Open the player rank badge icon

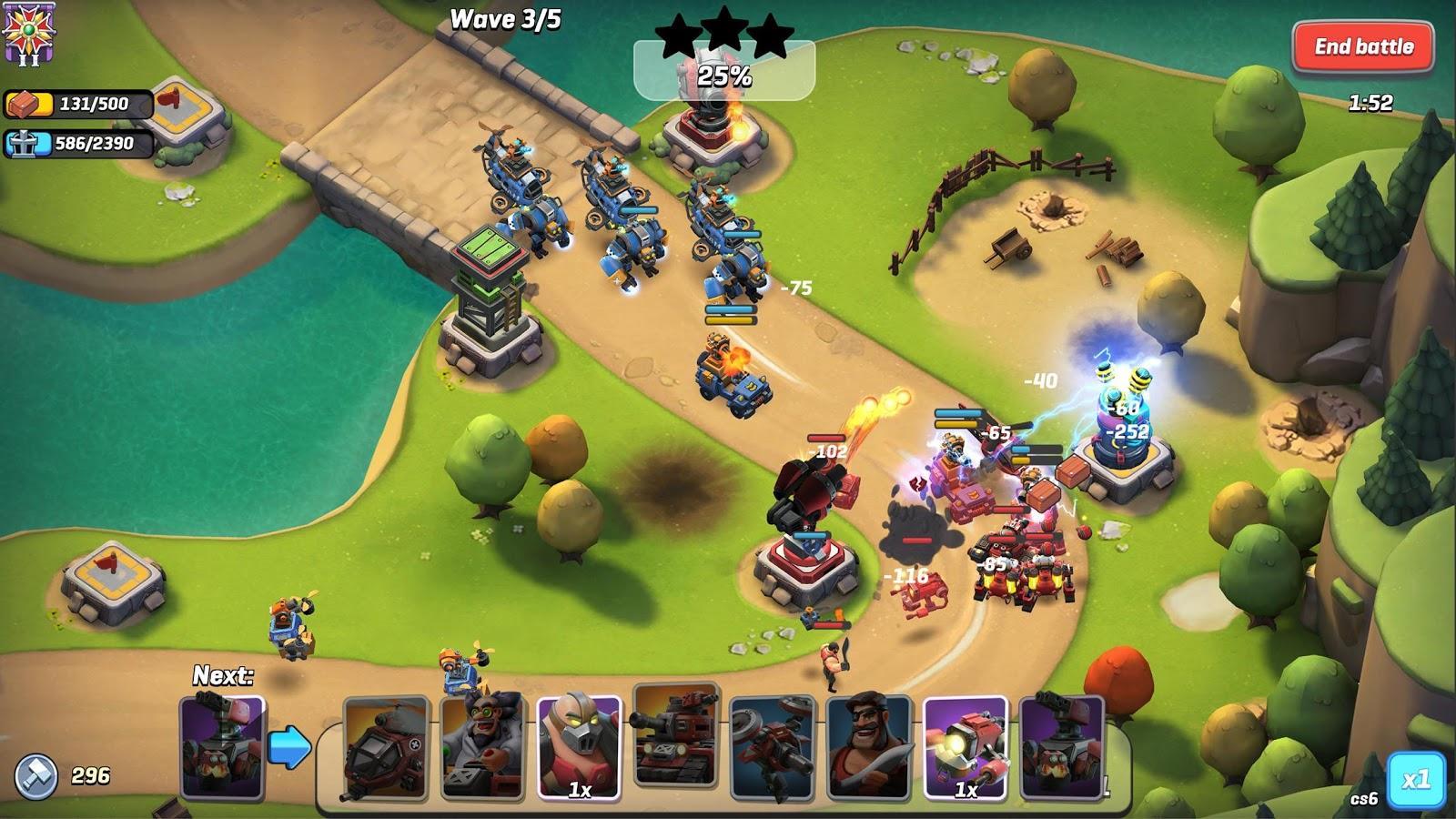[28, 32]
